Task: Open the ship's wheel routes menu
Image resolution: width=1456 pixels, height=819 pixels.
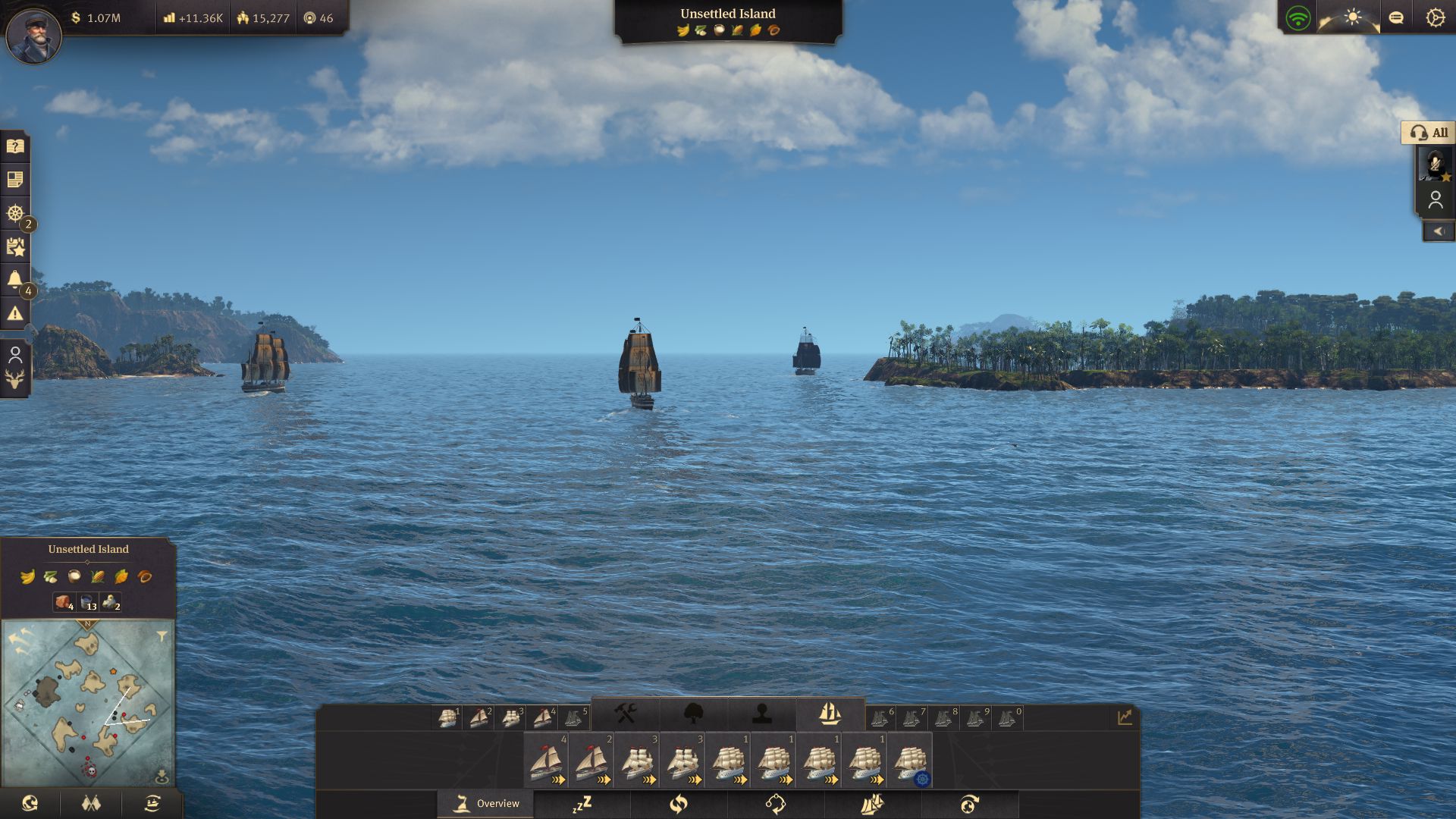Action: [x=14, y=213]
